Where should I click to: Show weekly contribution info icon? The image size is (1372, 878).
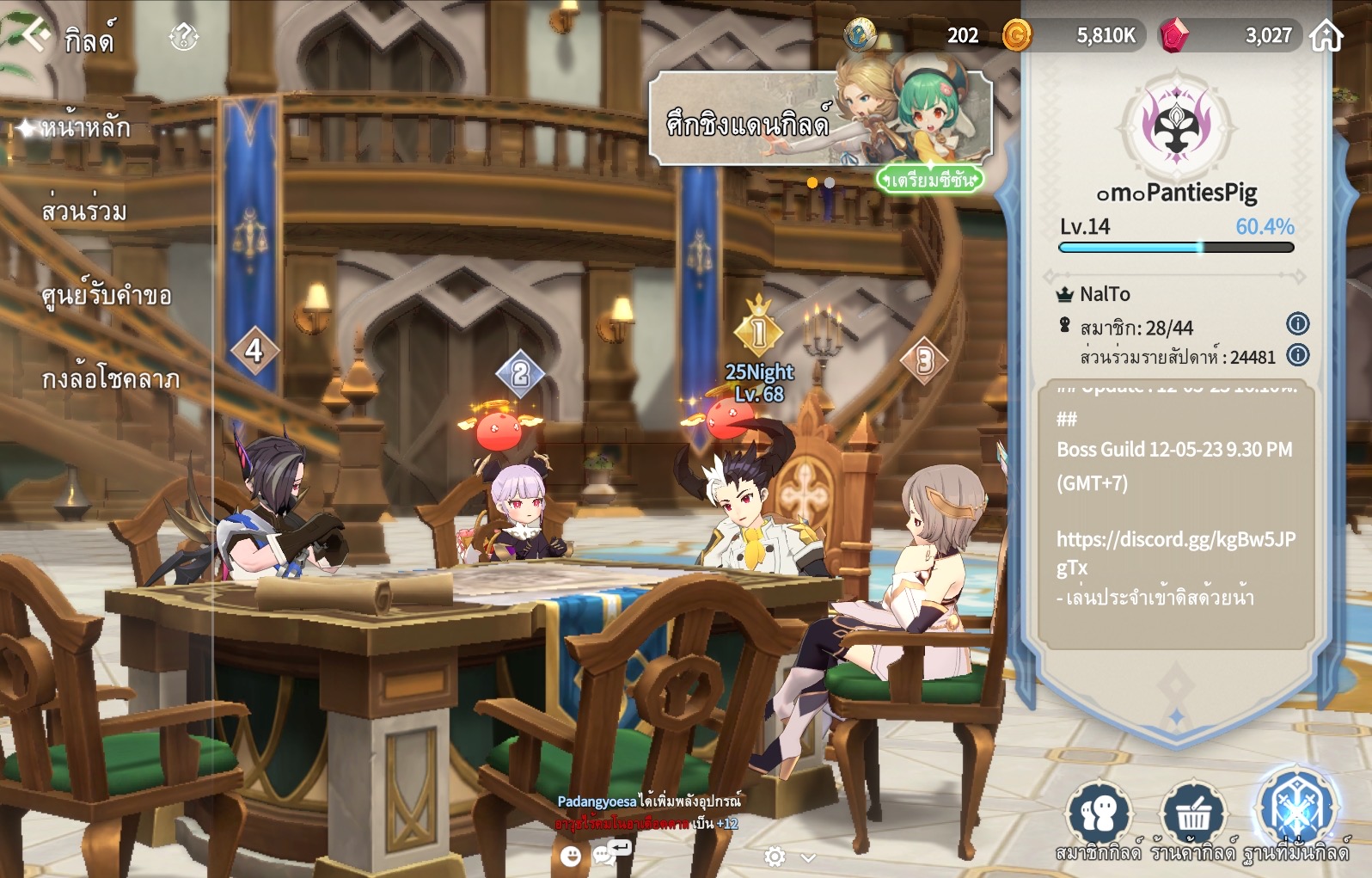point(1297,355)
